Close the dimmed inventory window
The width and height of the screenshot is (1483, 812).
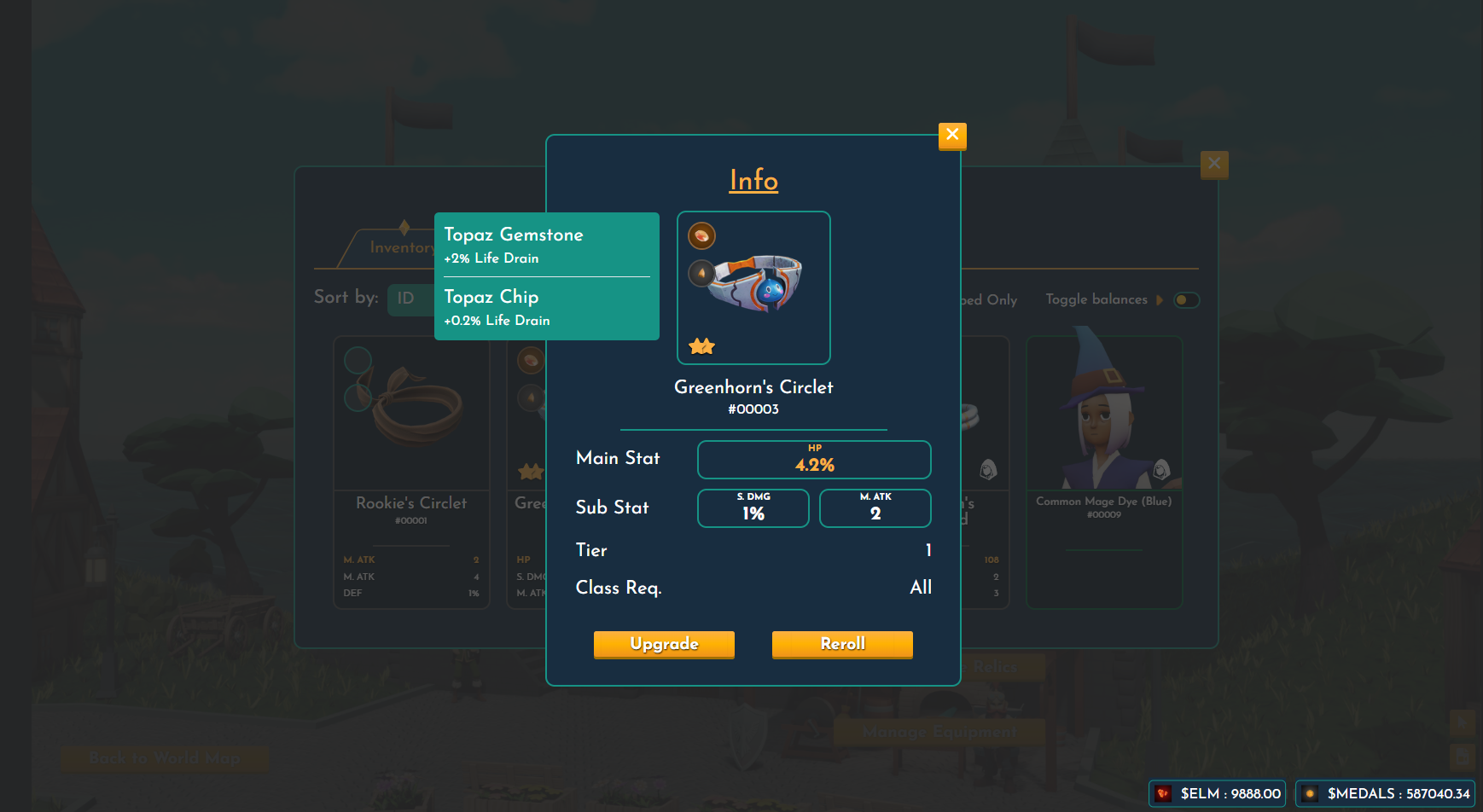tap(1214, 164)
